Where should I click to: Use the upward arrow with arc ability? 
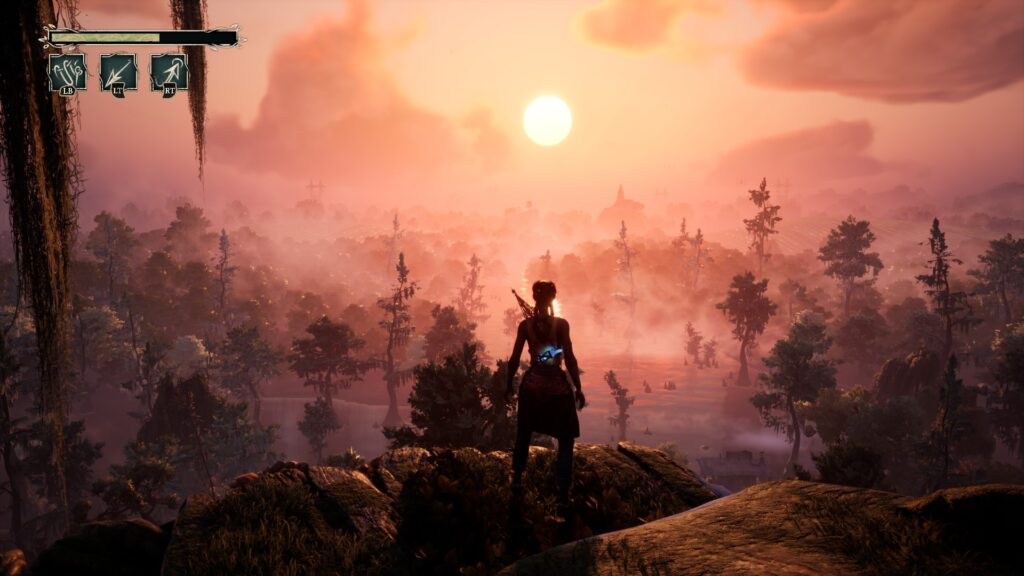coord(169,73)
